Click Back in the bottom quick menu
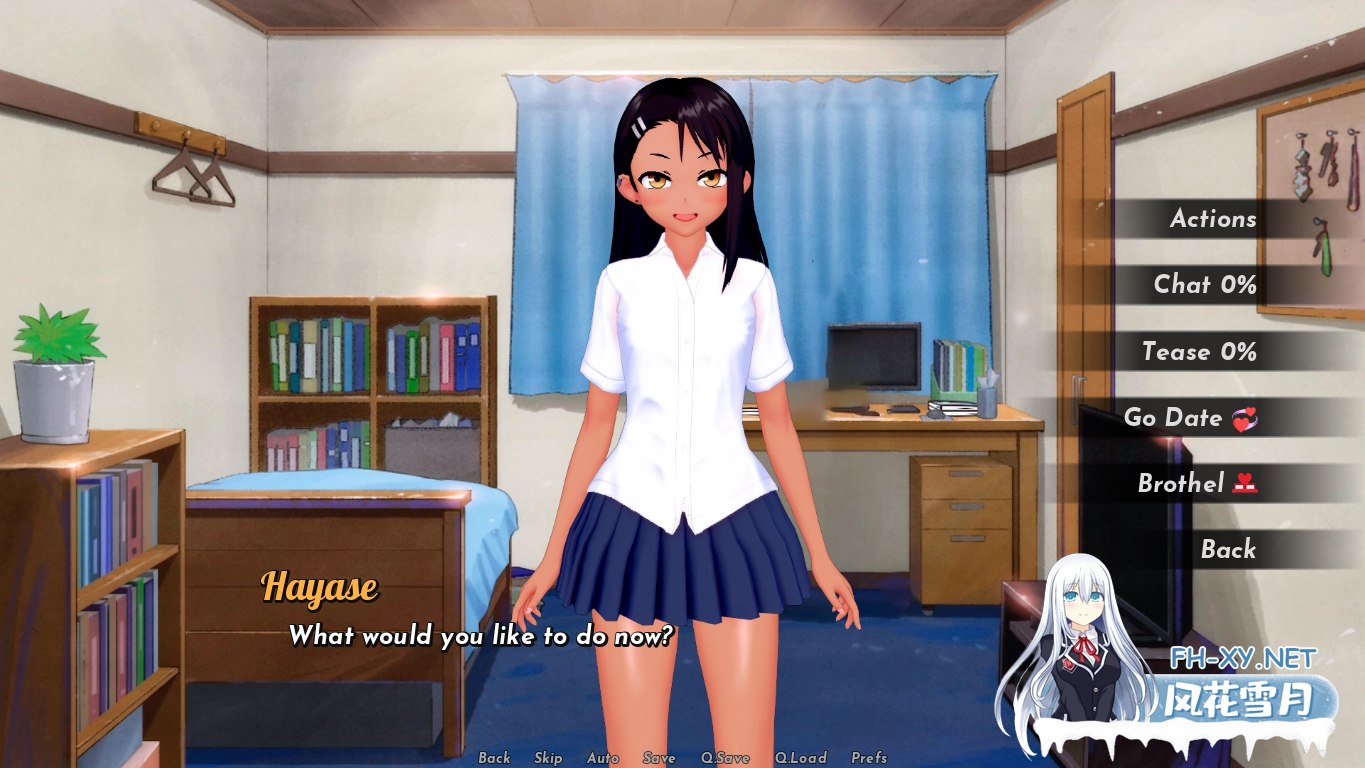This screenshot has height=768, width=1365. 494,758
